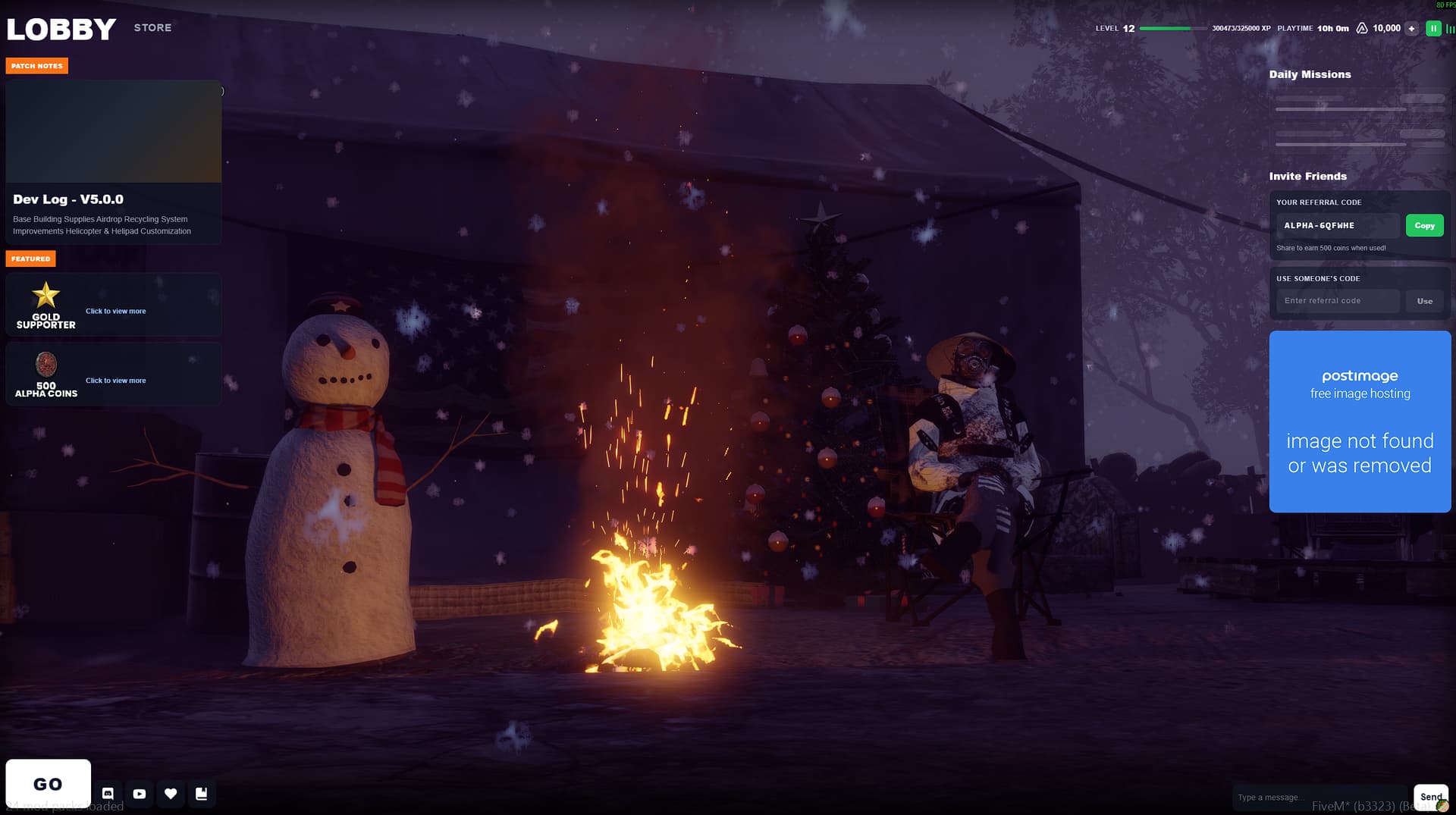The width and height of the screenshot is (1456, 815).
Task: Switch to the Lobby tab
Action: click(61, 30)
